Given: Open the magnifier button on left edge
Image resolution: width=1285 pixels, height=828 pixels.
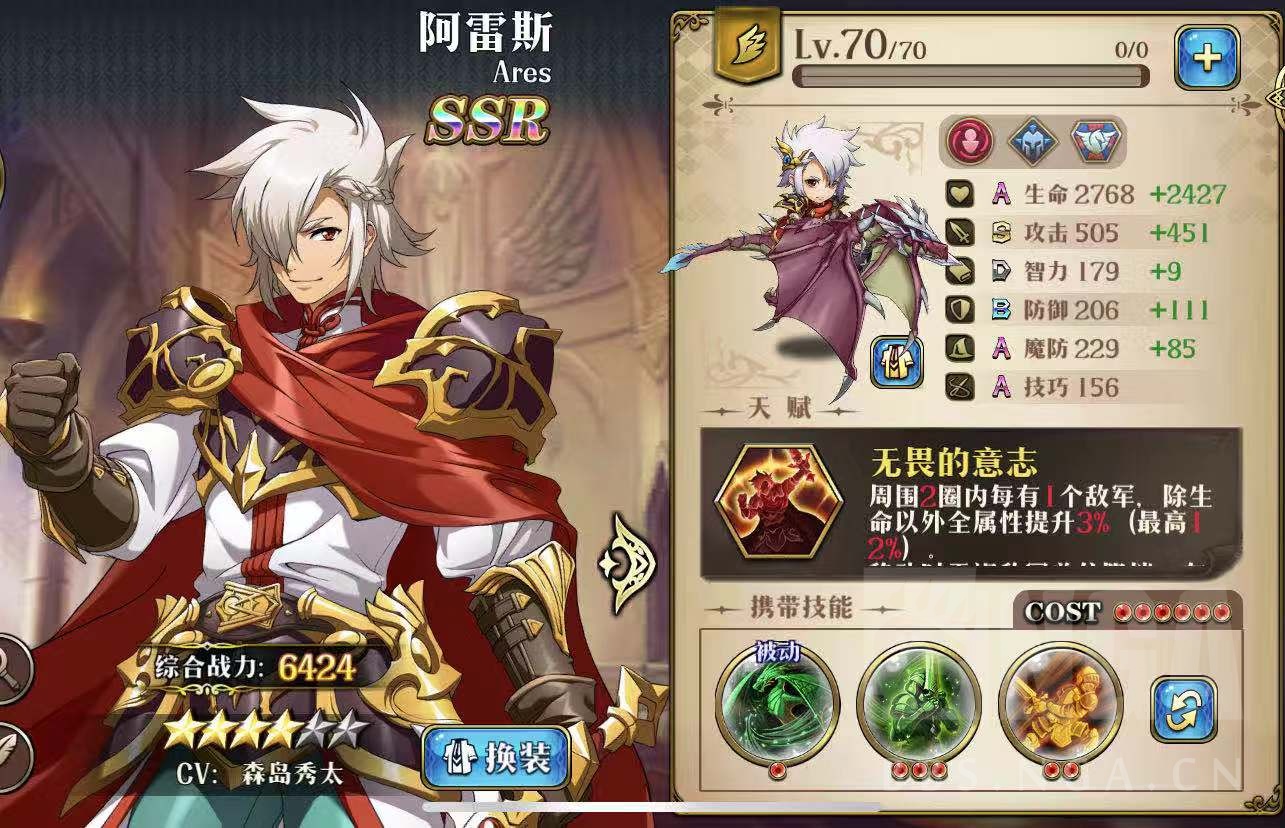Looking at the screenshot, I should click(x=12, y=668).
